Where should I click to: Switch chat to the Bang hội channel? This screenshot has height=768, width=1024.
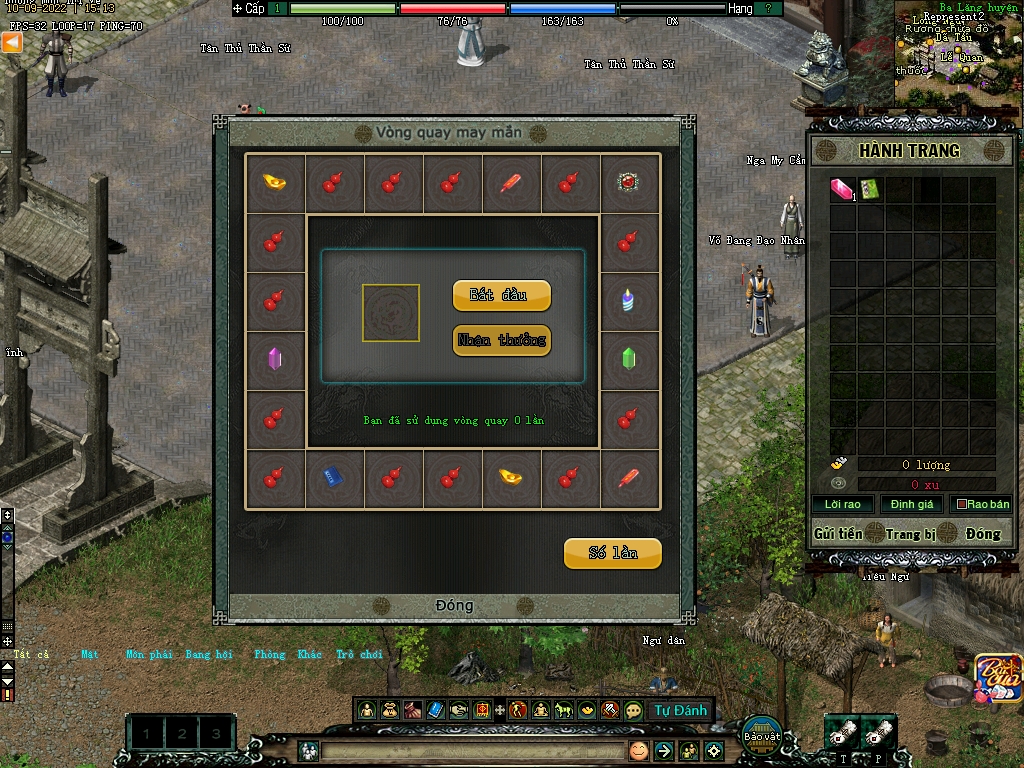tap(209, 655)
